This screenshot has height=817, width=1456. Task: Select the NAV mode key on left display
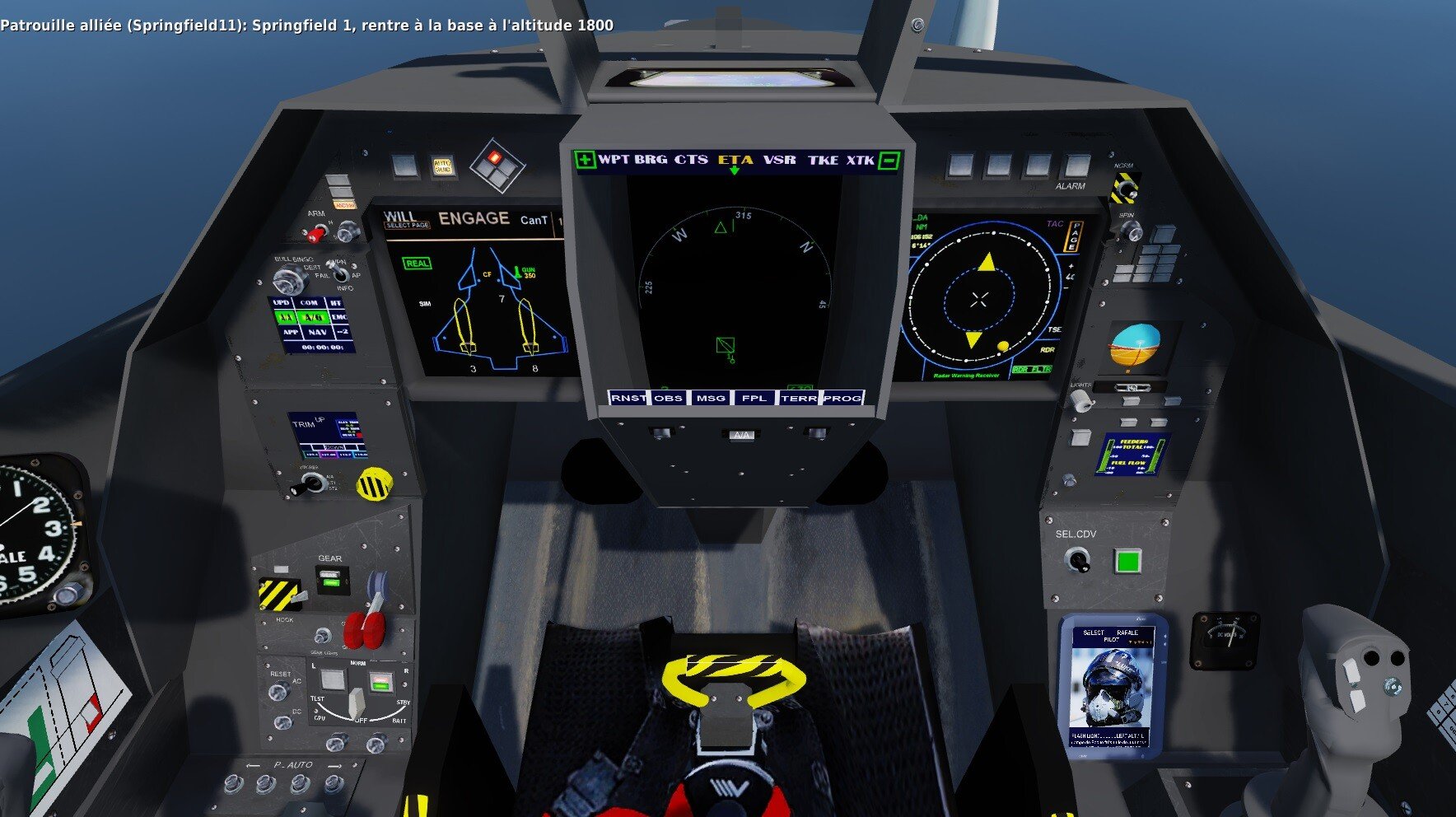(x=316, y=332)
